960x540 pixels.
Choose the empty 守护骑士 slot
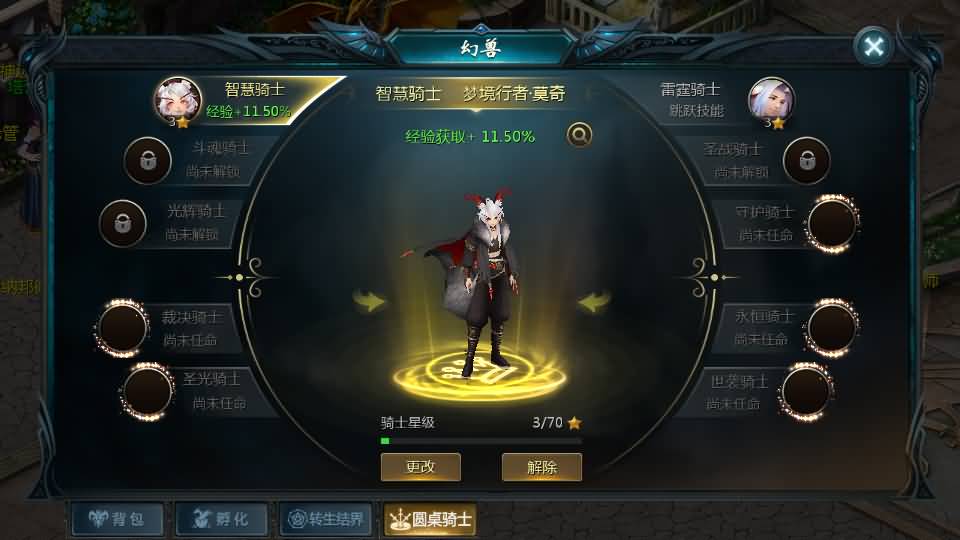click(x=831, y=223)
